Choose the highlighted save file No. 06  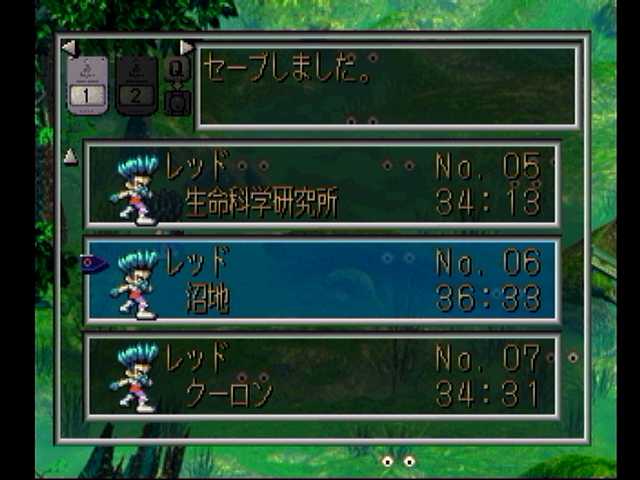[x=322, y=281]
